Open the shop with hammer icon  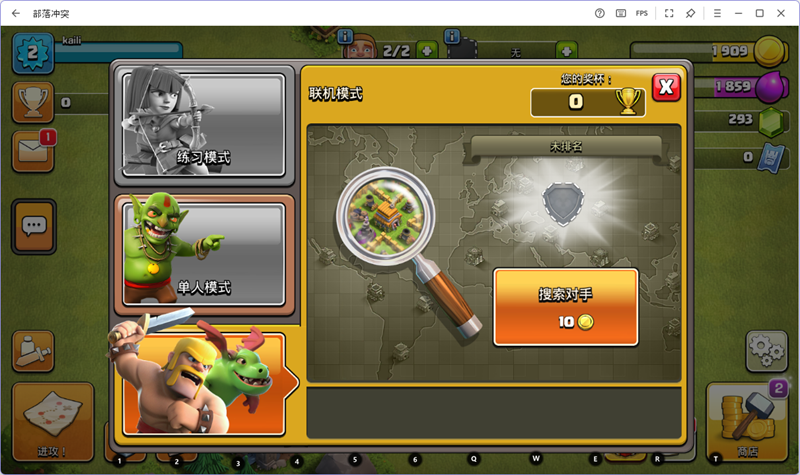click(x=746, y=421)
